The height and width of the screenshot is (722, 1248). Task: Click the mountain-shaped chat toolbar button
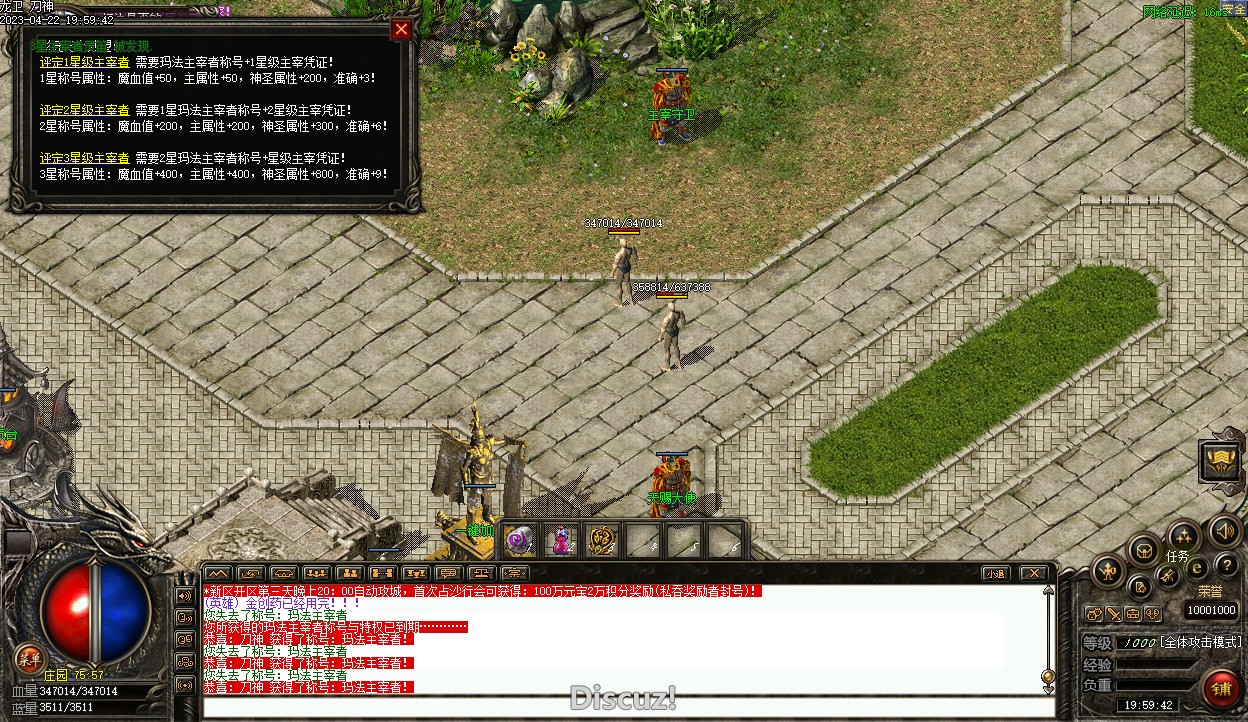[x=218, y=573]
